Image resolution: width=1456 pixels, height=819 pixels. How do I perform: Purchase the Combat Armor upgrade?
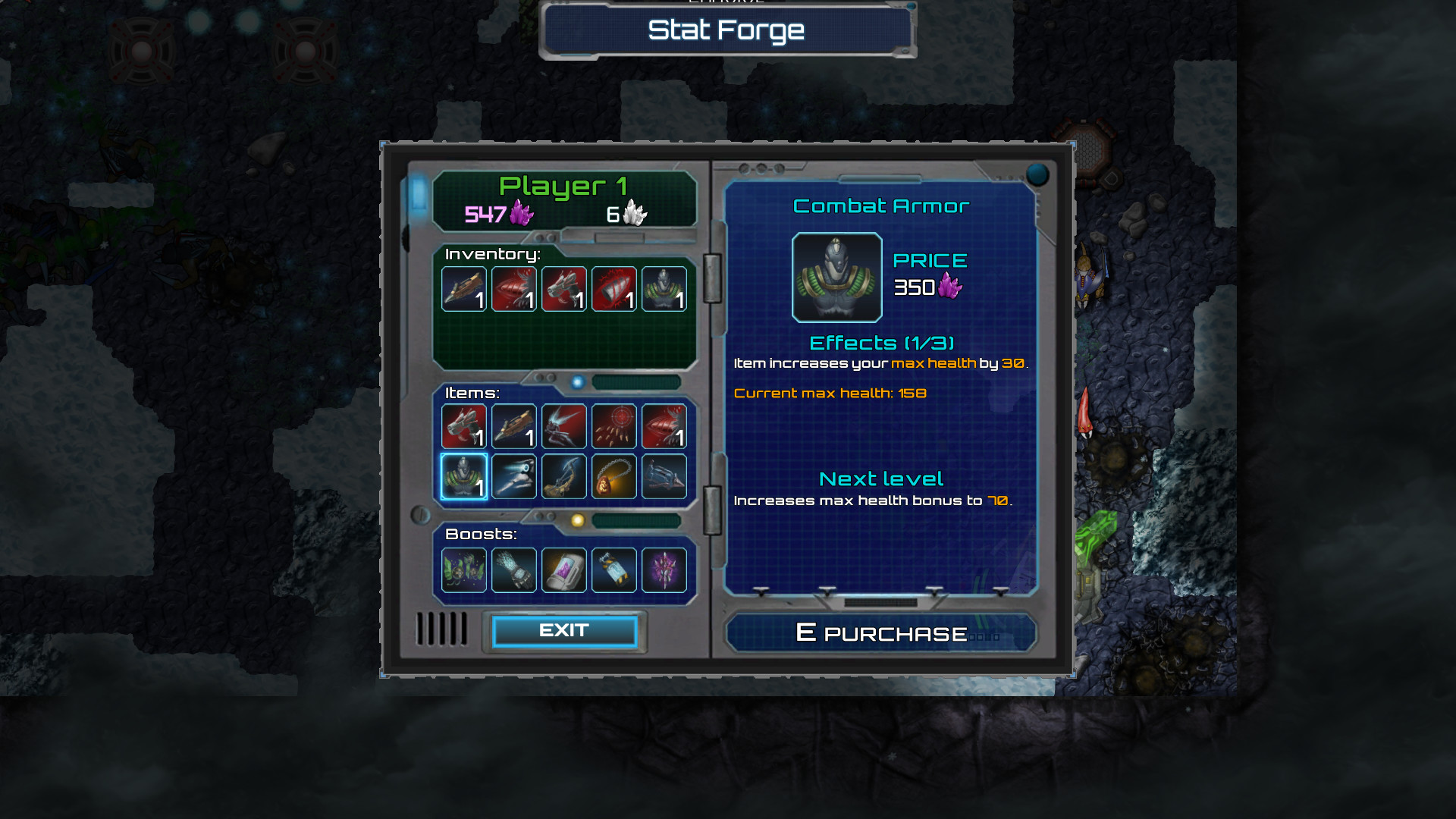[x=880, y=633]
